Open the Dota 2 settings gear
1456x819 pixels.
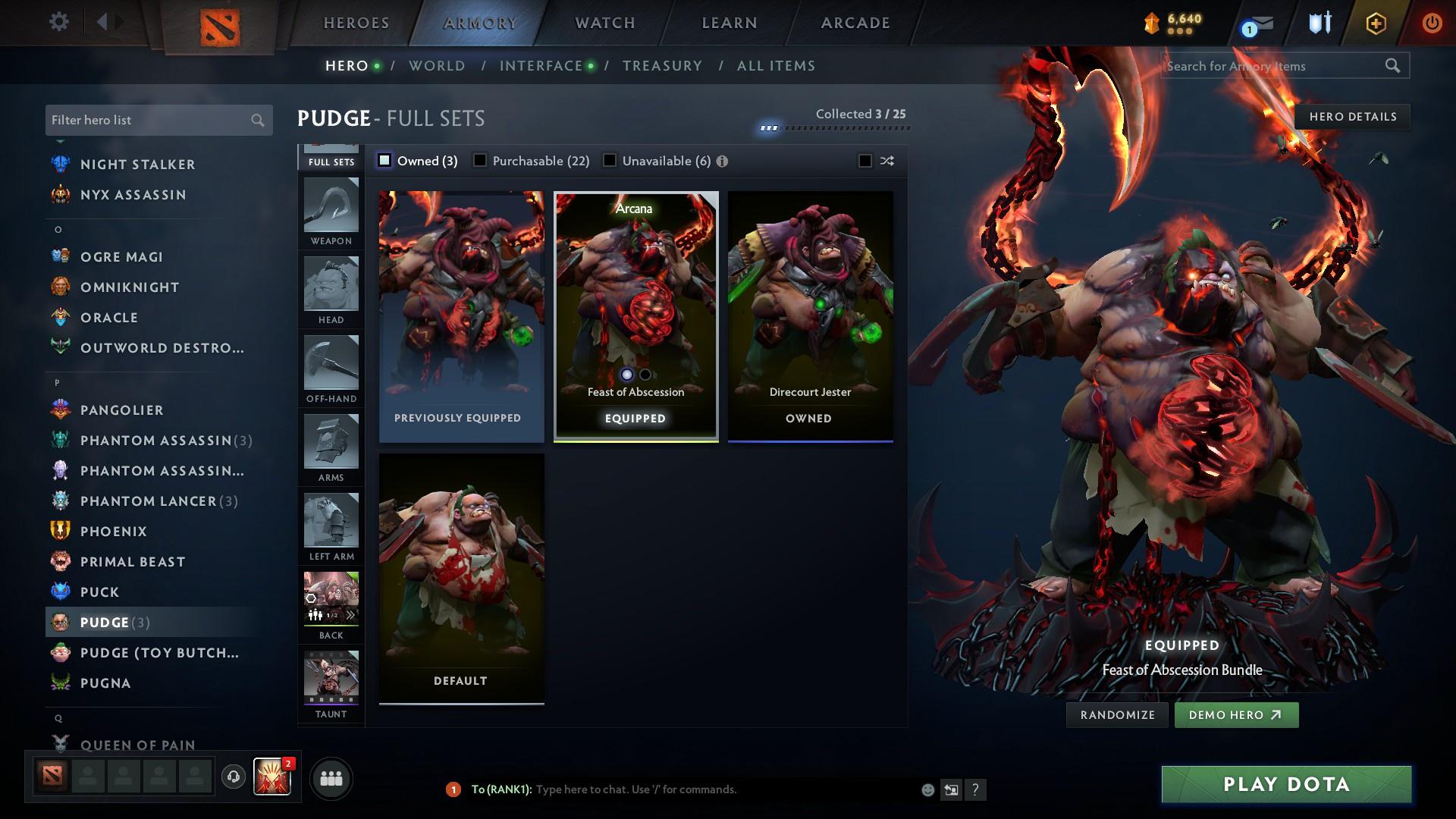58,22
